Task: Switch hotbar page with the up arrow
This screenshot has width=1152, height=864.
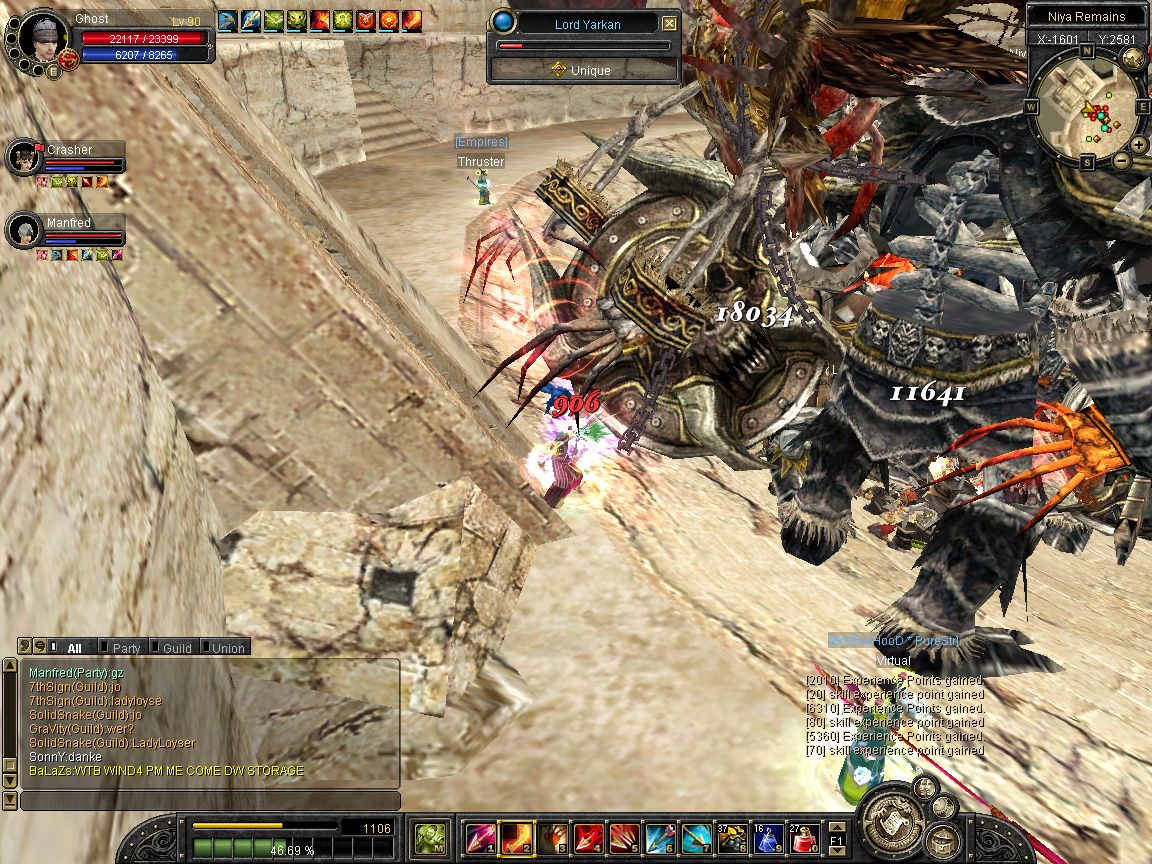Action: tap(836, 826)
